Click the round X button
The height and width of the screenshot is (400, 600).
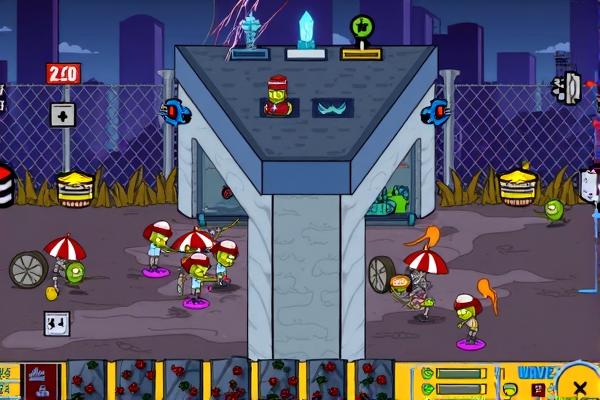click(579, 385)
